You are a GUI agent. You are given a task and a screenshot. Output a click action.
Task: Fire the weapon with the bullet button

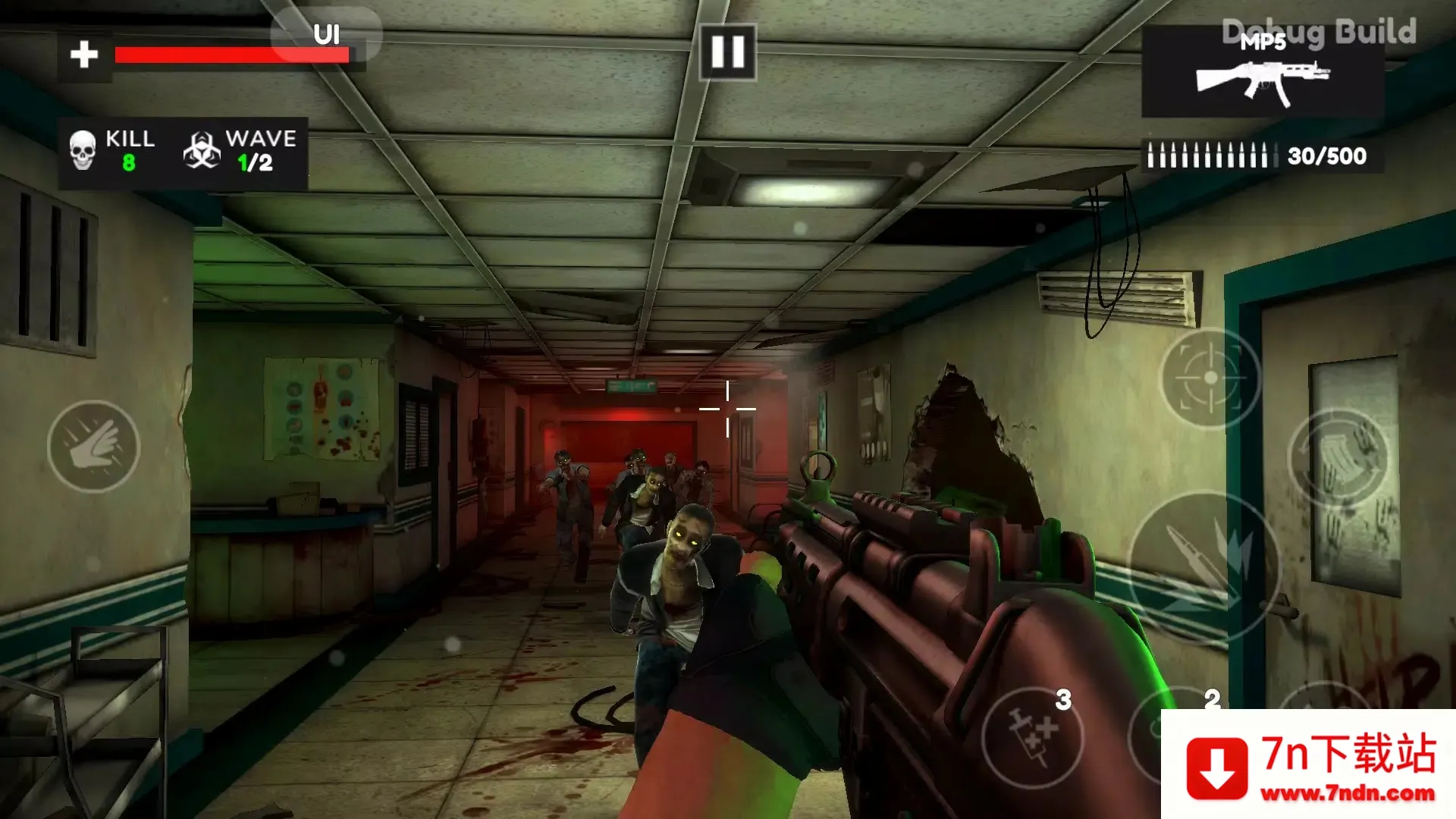[1203, 565]
